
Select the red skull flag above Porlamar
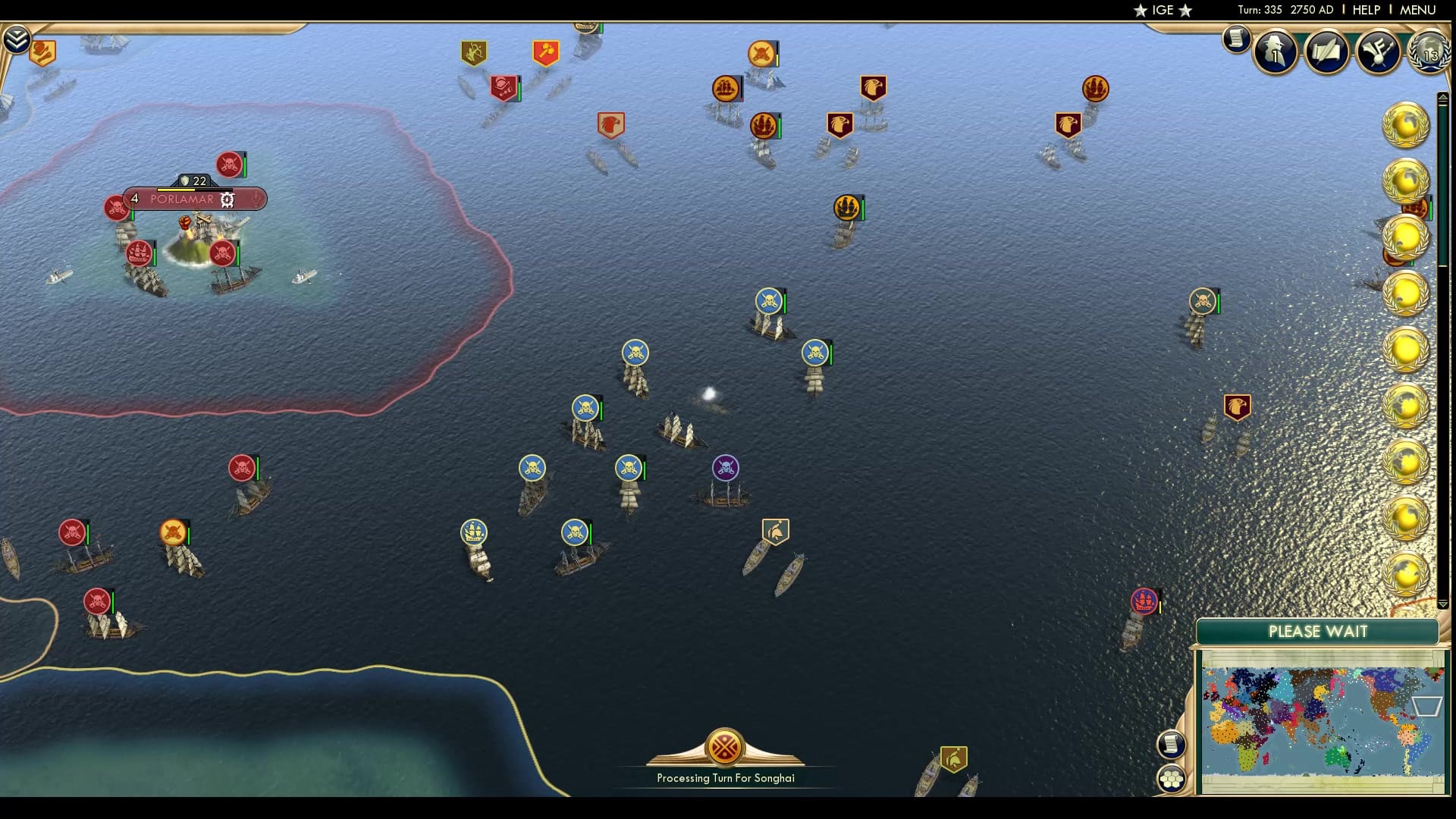227,163
